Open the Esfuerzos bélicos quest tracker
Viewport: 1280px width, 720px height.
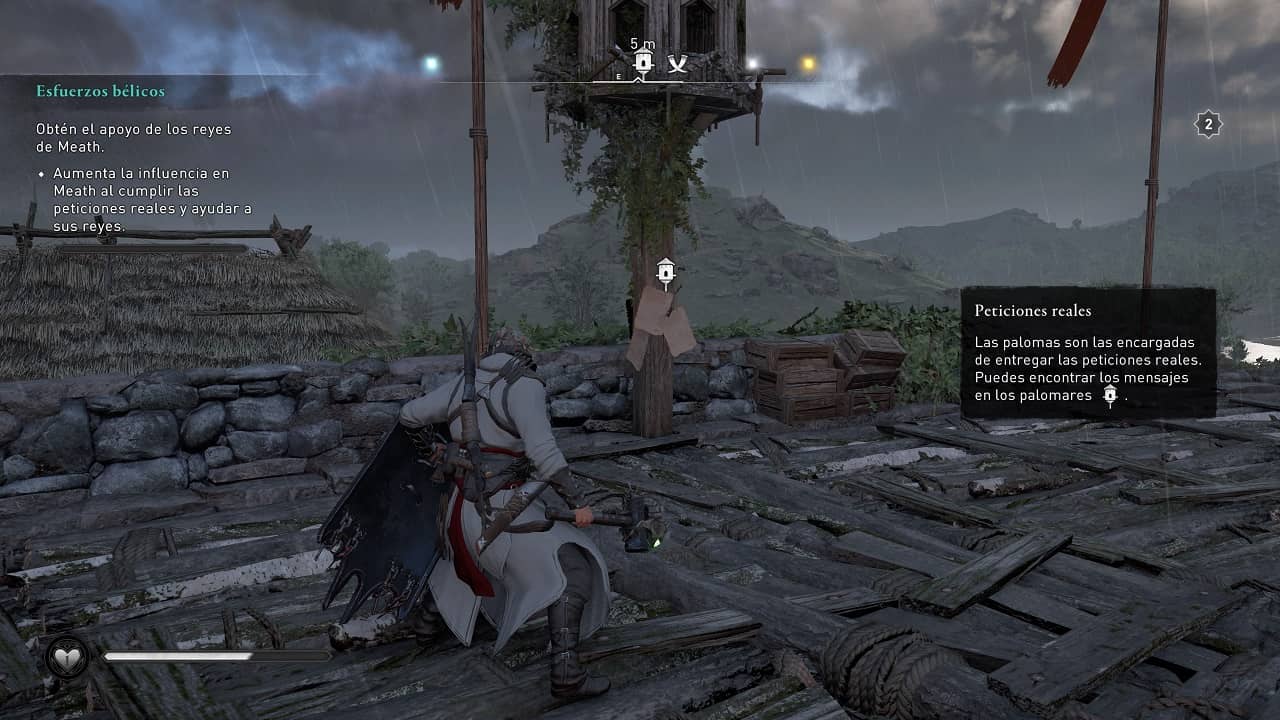pyautogui.click(x=101, y=91)
